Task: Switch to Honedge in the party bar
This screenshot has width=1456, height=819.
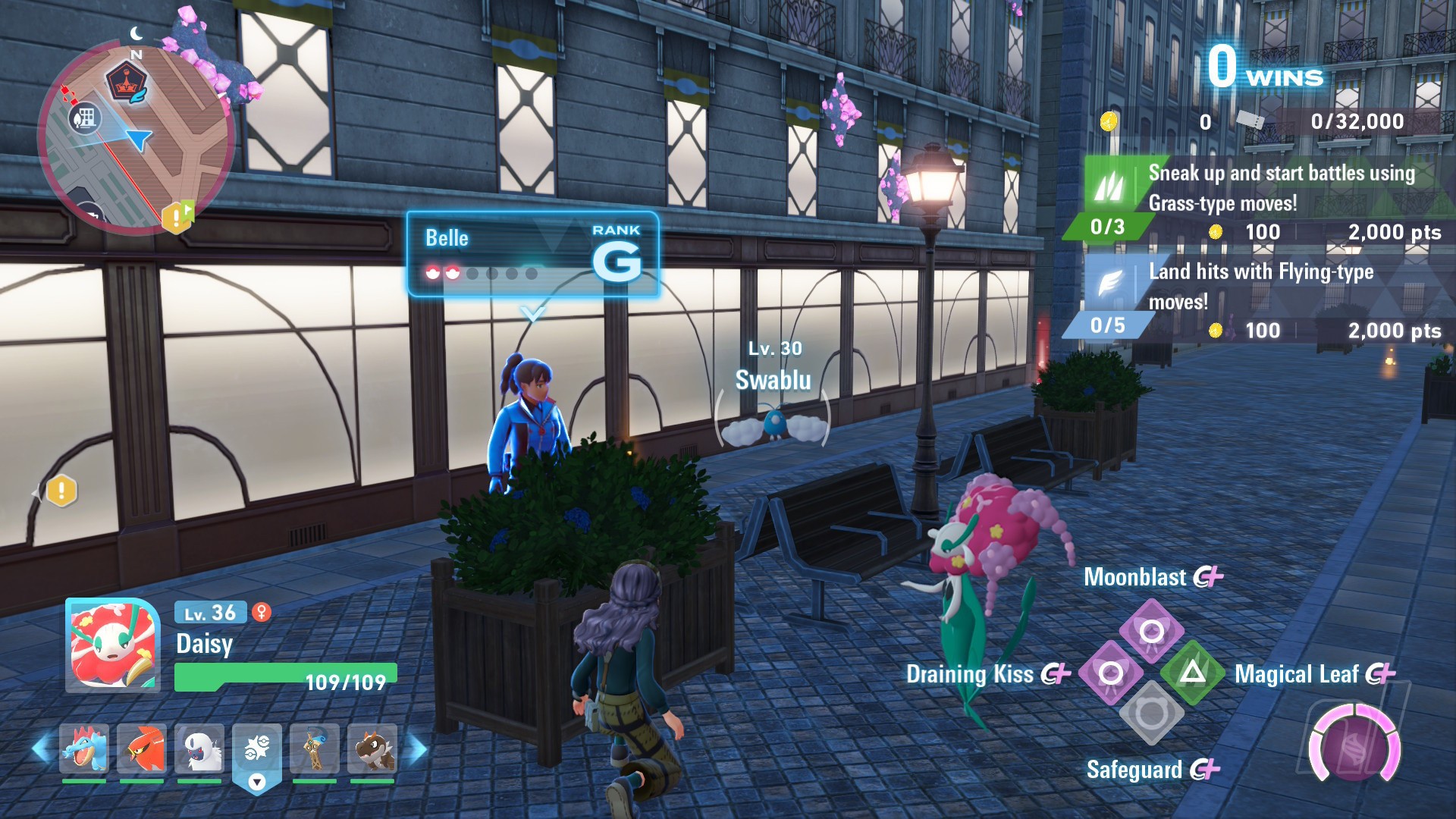Action: (x=315, y=748)
